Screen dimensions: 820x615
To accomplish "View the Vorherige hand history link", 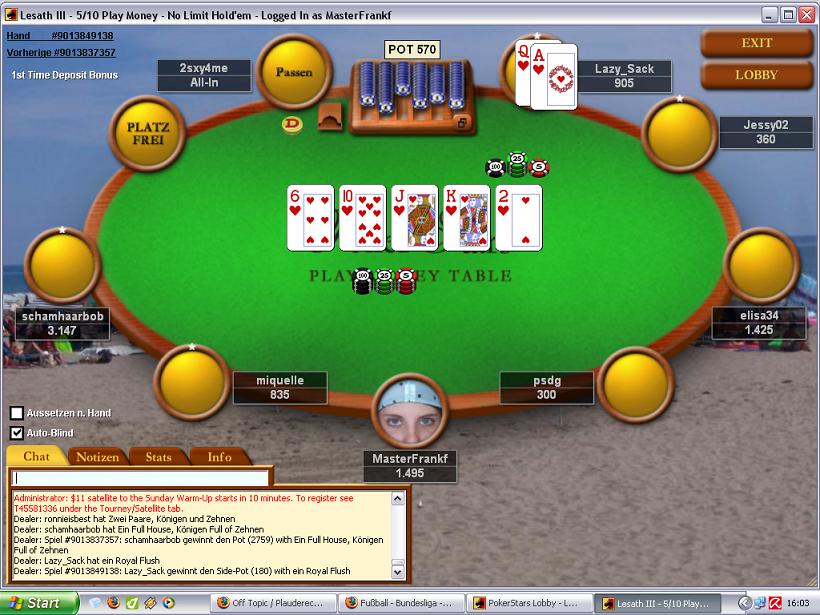I will click(60, 52).
